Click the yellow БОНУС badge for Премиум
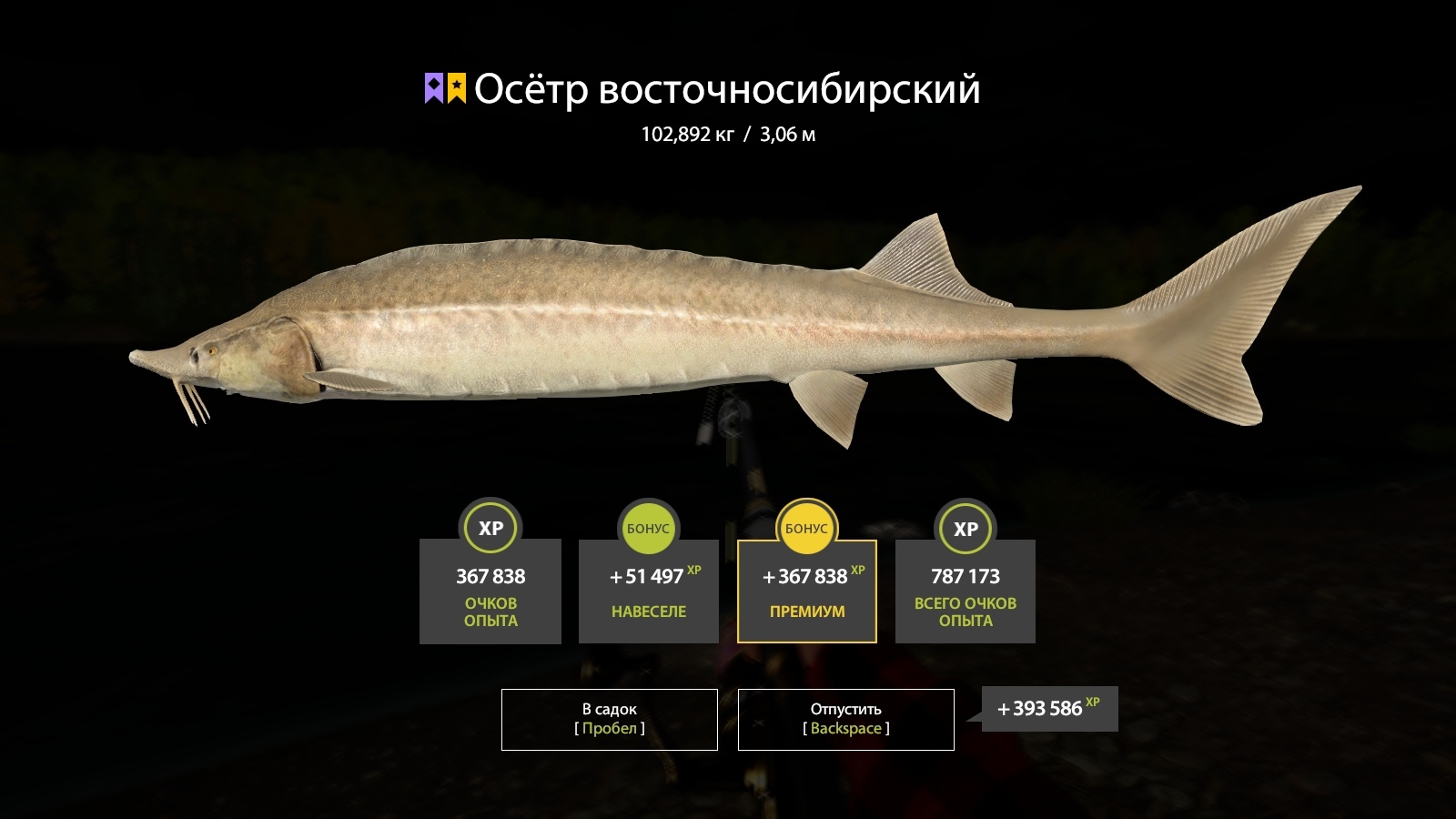Image resolution: width=1456 pixels, height=819 pixels. pos(806,528)
